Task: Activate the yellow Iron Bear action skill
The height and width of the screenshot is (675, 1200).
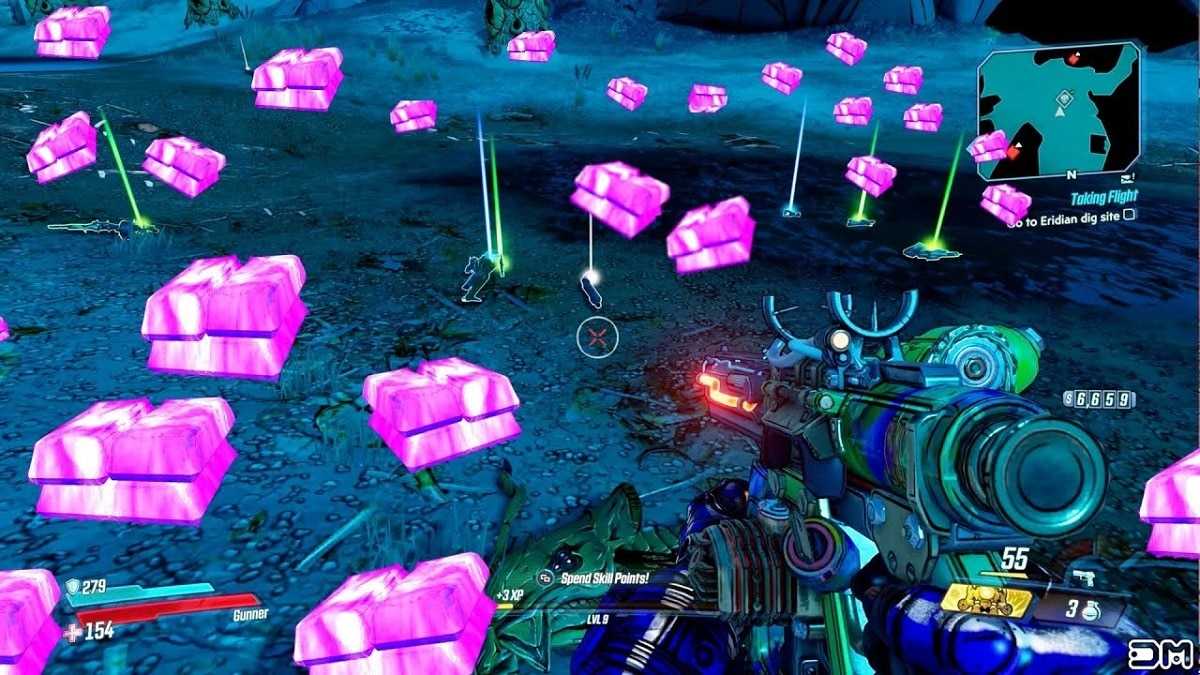Action: [986, 598]
